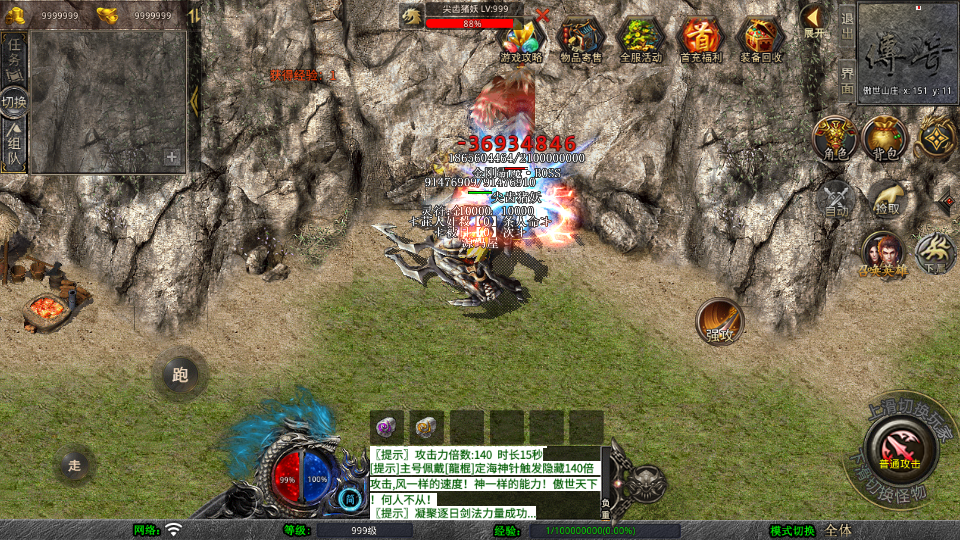Image resolution: width=960 pixels, height=540 pixels.
Task: Open the 首充福利 first-recharge bonus
Action: click(701, 40)
